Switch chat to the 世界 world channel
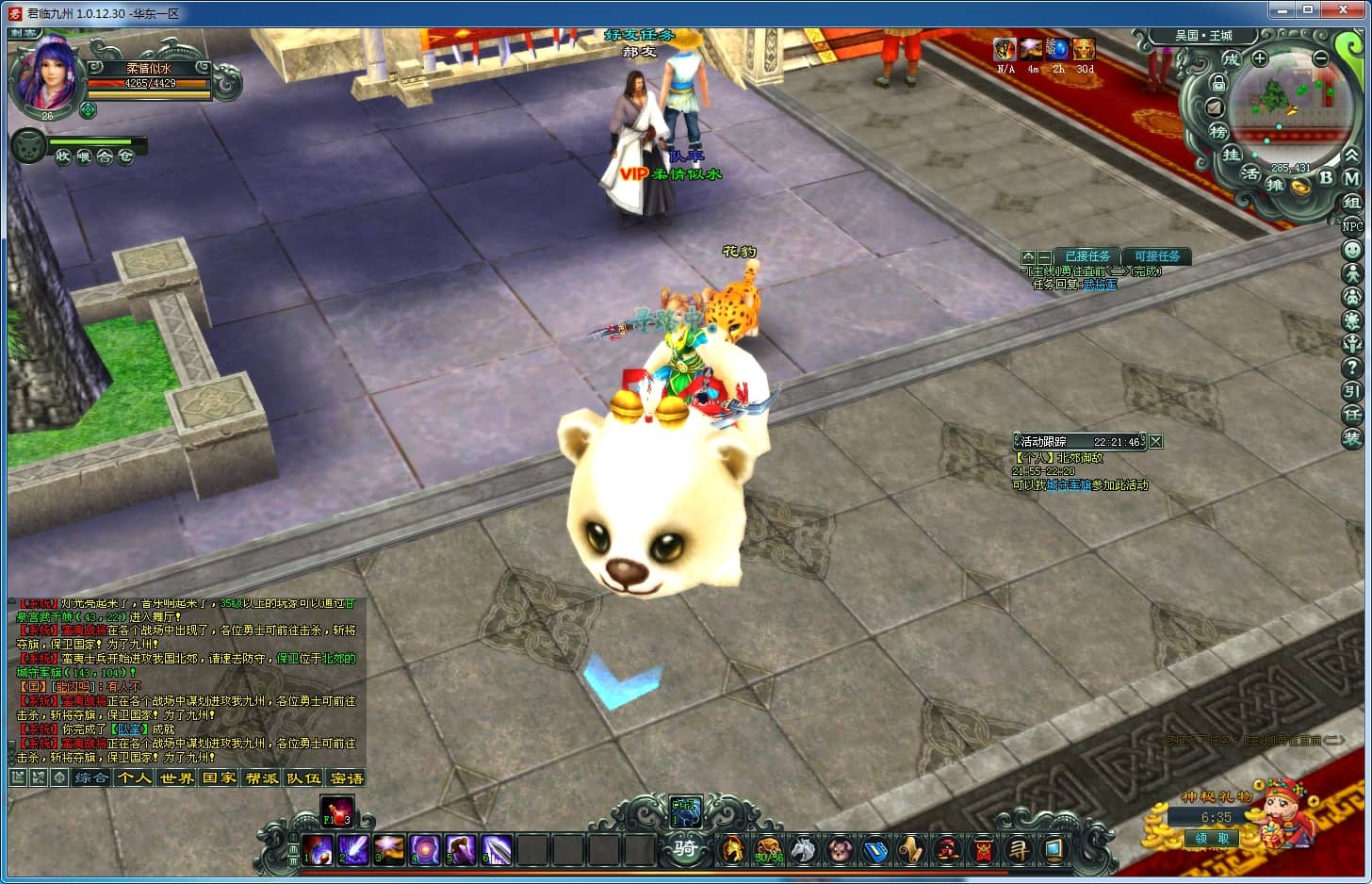The width and height of the screenshot is (1372, 884). (176, 778)
